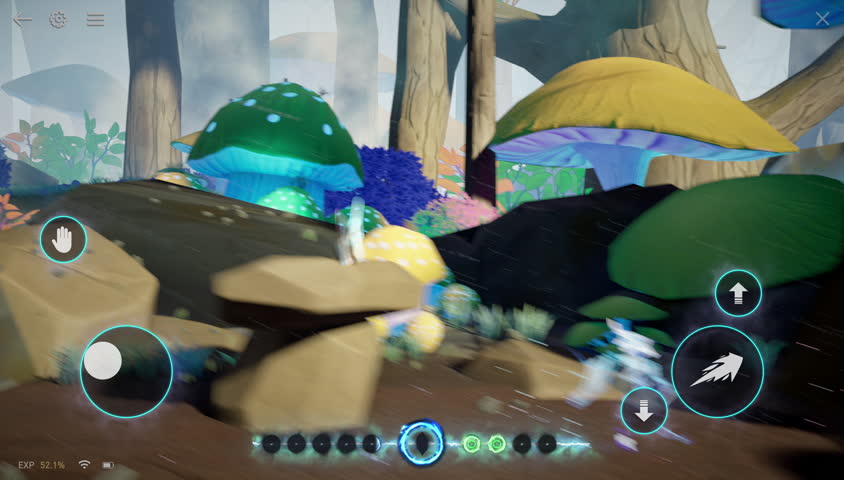This screenshot has width=844, height=480.
Task: Open the gear settings icon
Action: point(58,19)
